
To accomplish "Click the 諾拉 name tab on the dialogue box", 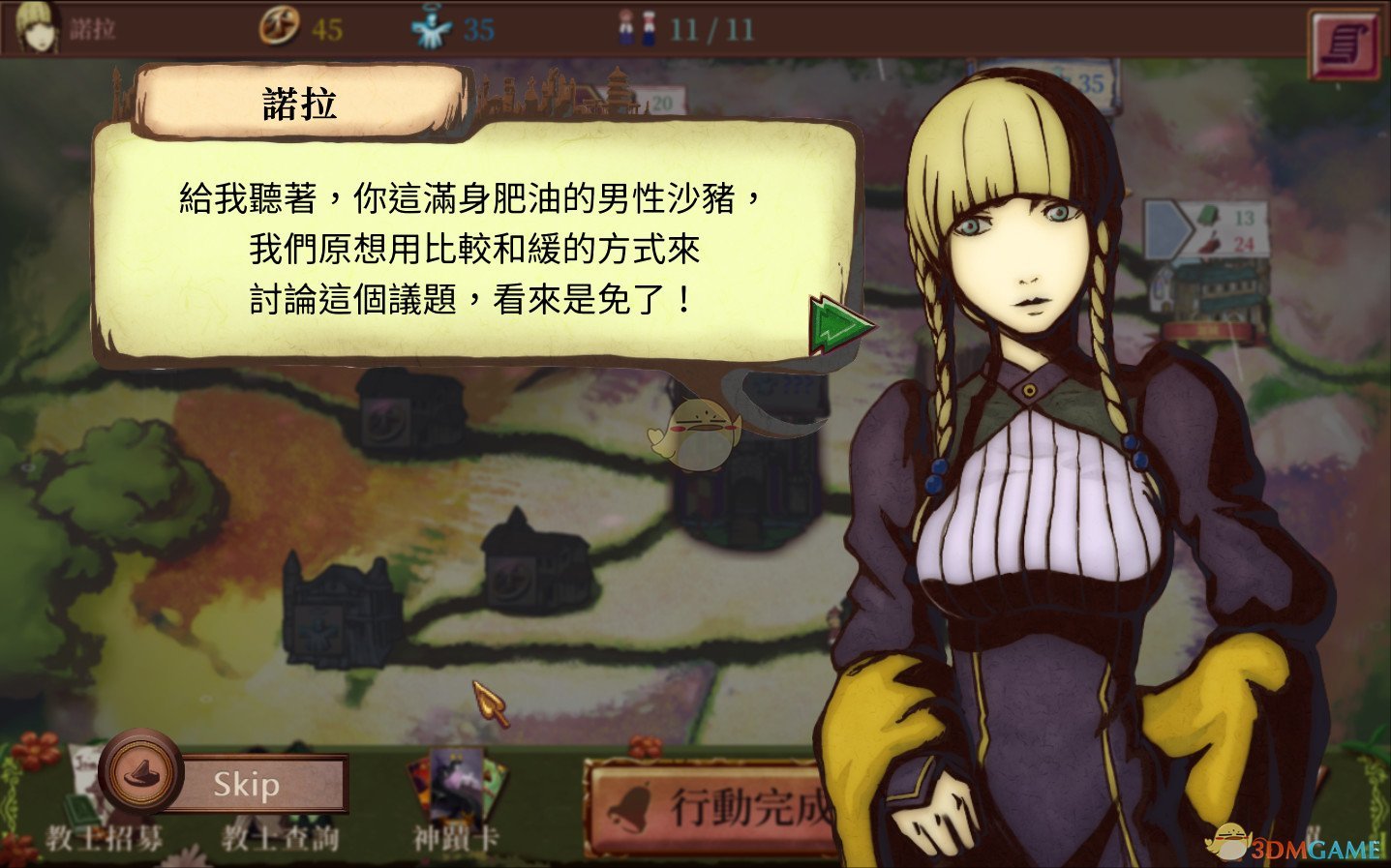I will coord(298,100).
